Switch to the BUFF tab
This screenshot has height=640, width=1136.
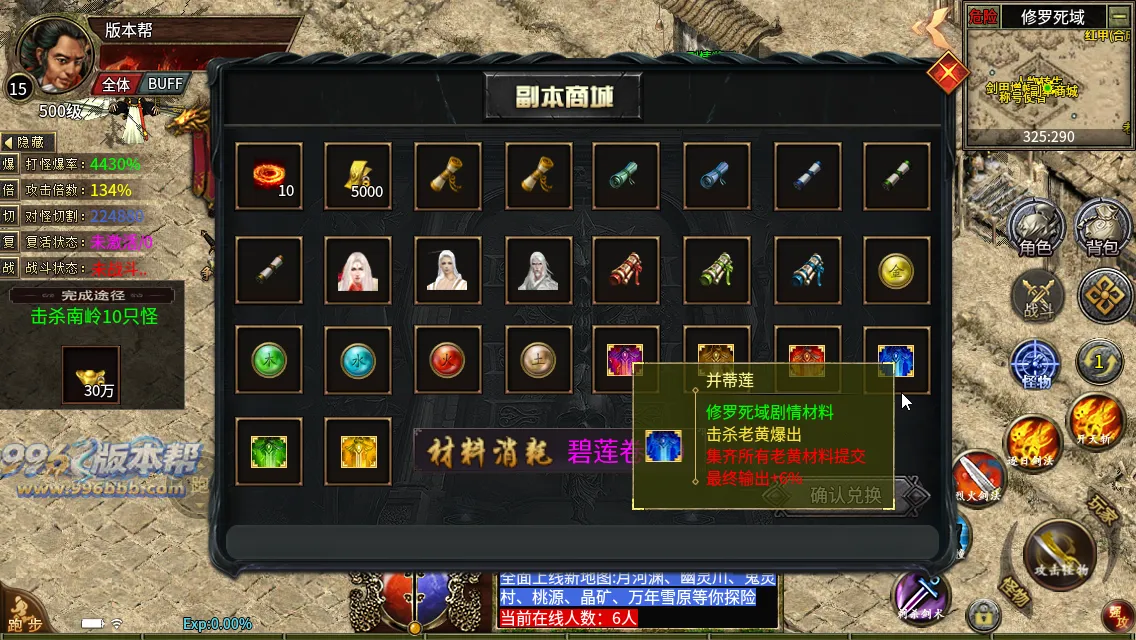(165, 84)
